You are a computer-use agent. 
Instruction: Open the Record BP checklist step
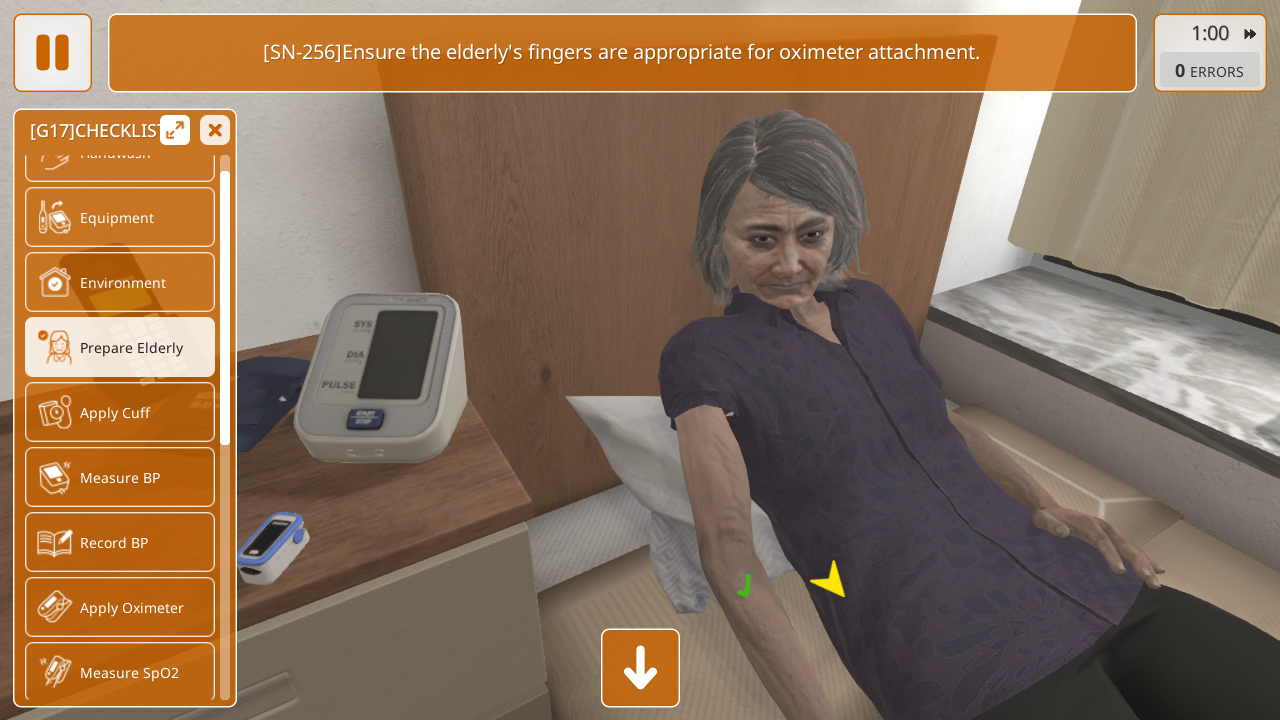[x=120, y=542]
